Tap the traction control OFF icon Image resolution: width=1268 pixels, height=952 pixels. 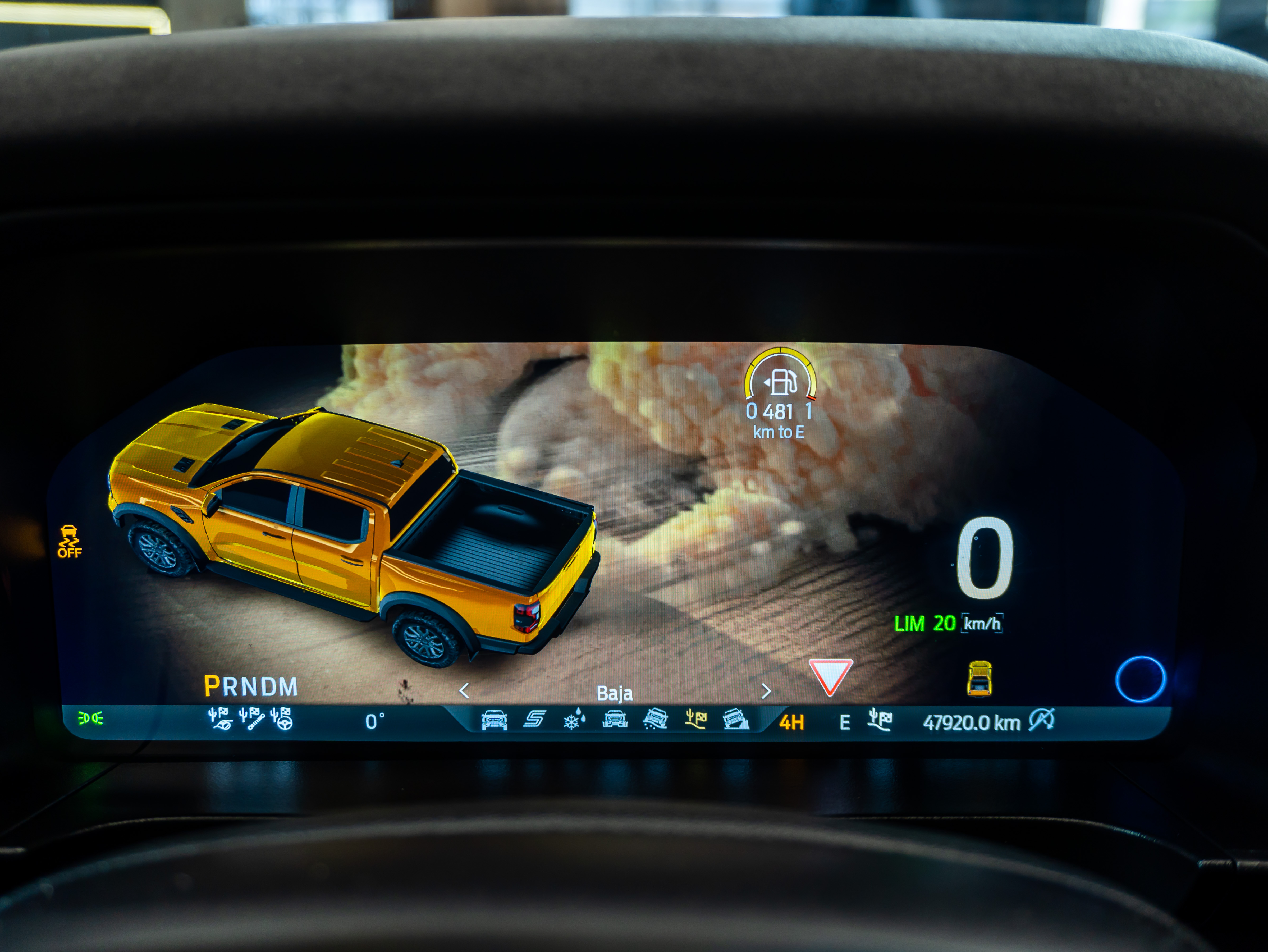[69, 541]
